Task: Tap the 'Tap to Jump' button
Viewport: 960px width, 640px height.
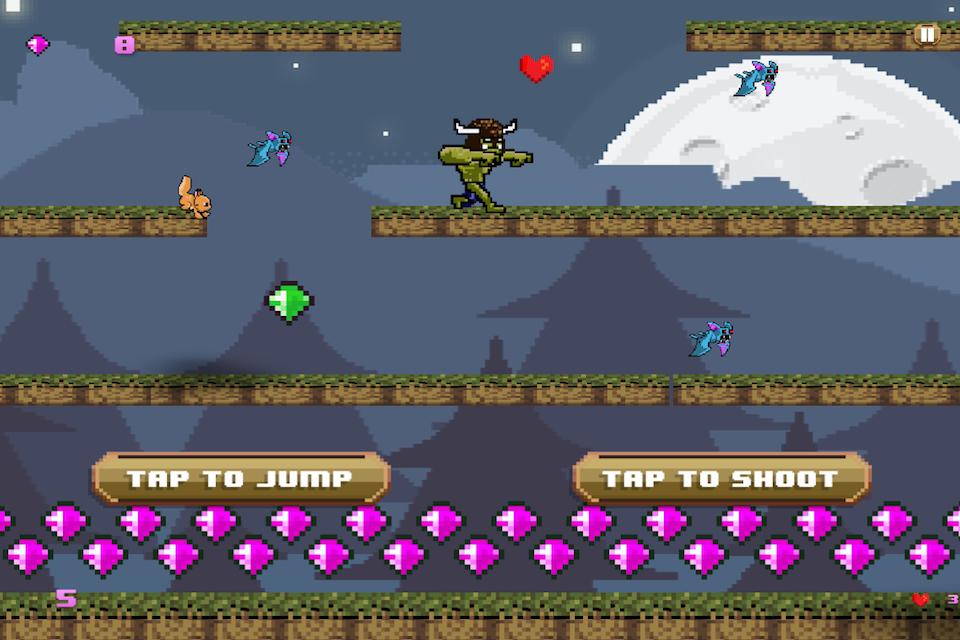Action: pyautogui.click(x=240, y=478)
